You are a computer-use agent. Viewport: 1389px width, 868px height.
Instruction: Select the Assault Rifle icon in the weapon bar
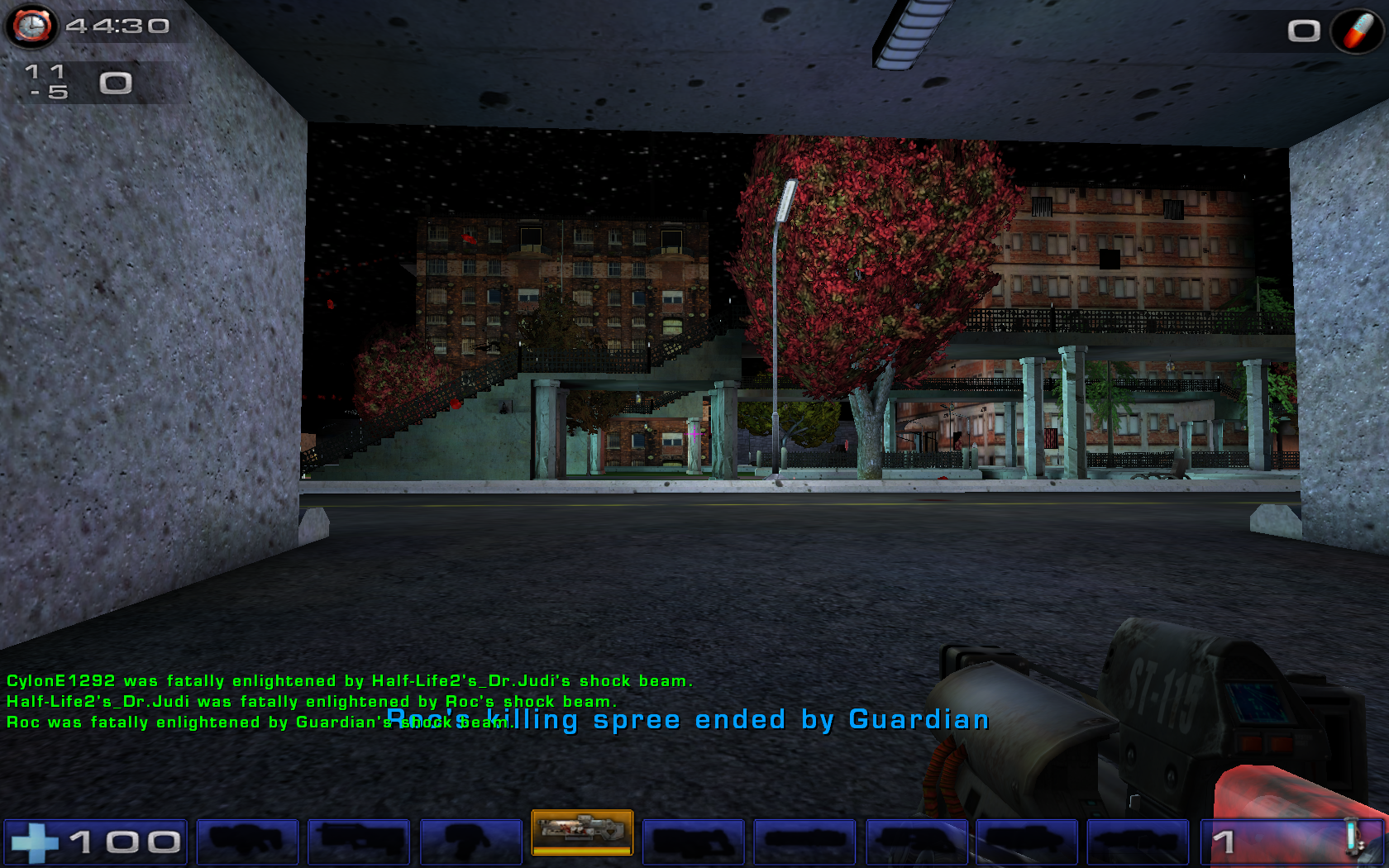click(x=359, y=839)
